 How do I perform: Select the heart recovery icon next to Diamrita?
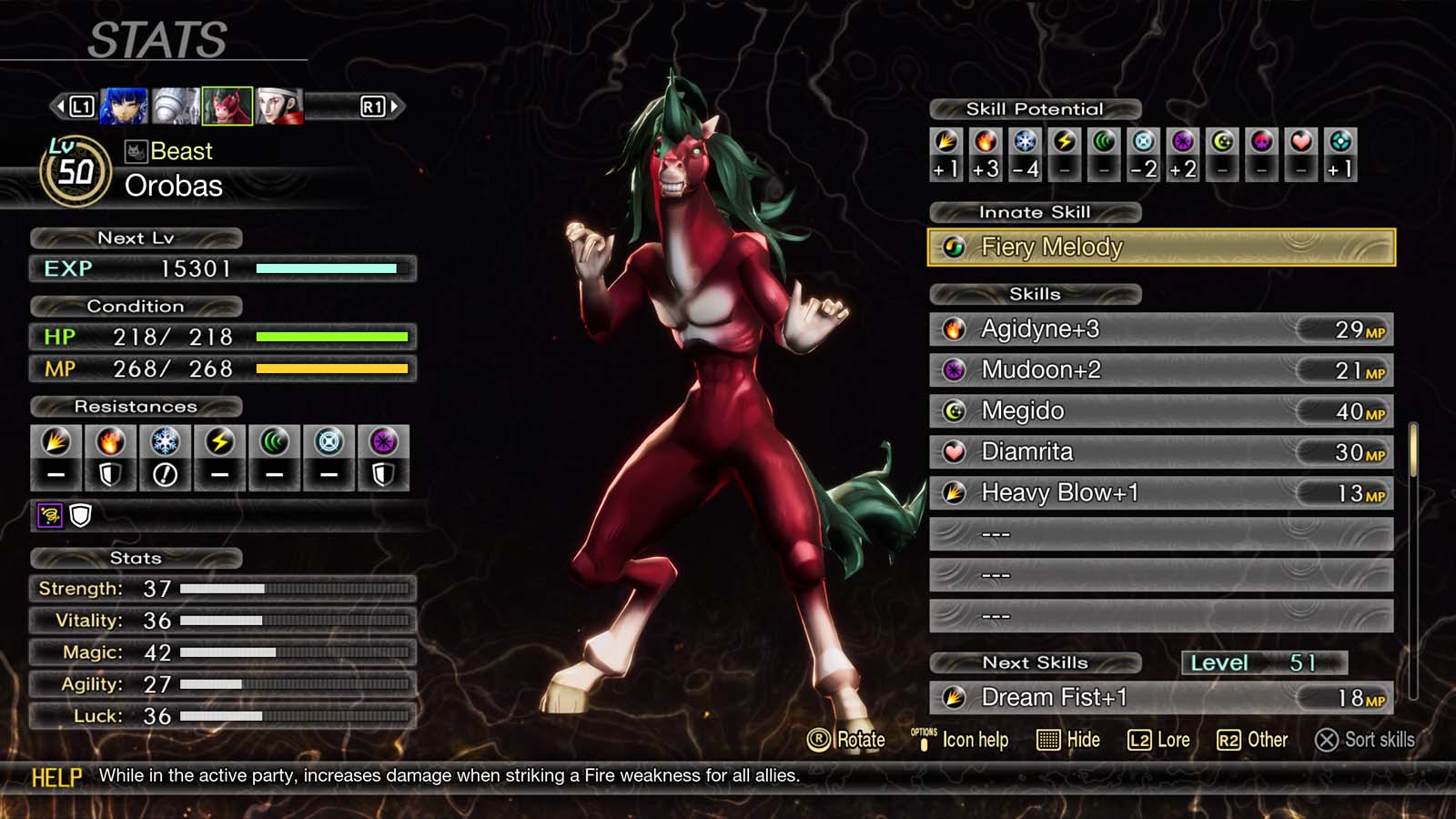954,451
